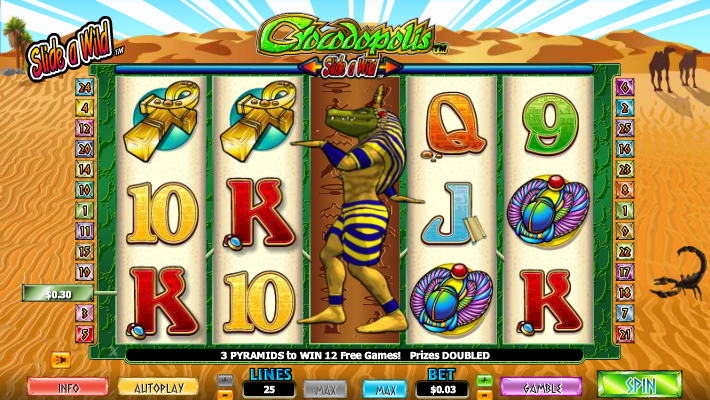Select payline marker number 24
710x400 pixels.
pyautogui.click(x=85, y=86)
